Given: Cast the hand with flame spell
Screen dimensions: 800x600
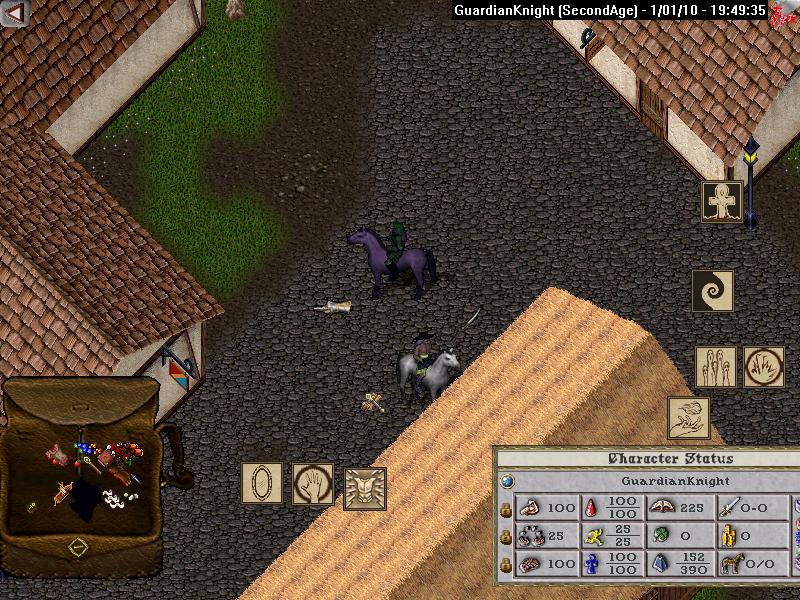Looking at the screenshot, I should (x=689, y=418).
